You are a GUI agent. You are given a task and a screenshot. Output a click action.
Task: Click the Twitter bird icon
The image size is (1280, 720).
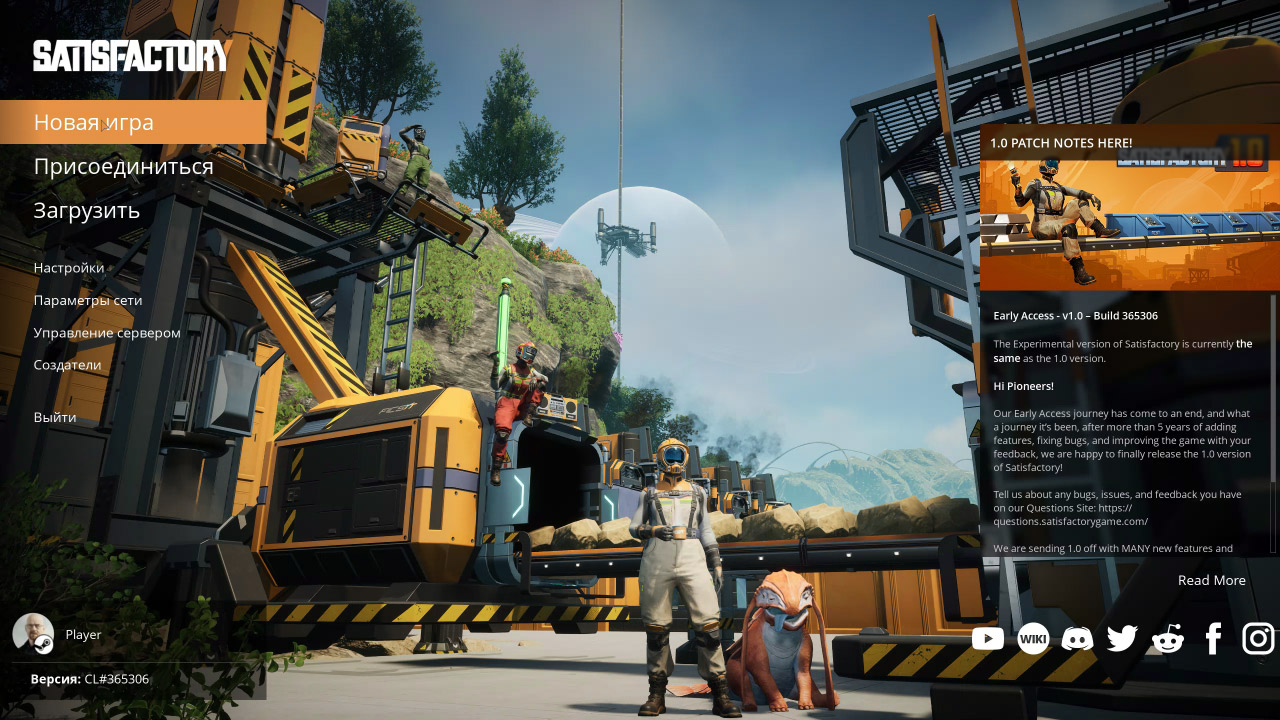(x=1122, y=638)
